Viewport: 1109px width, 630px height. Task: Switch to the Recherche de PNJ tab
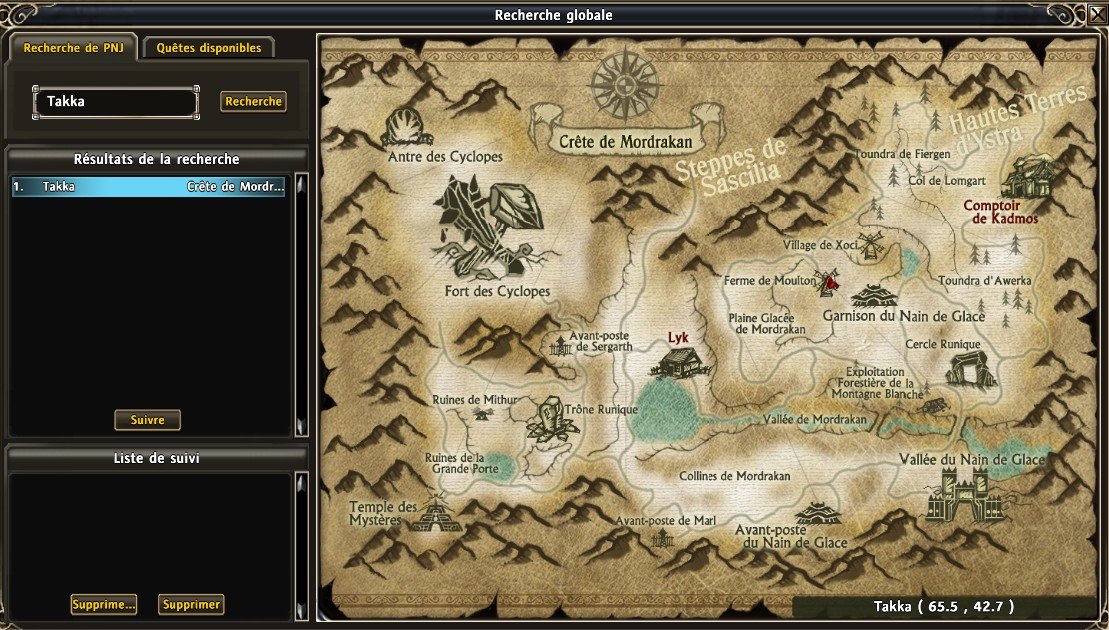pos(74,48)
